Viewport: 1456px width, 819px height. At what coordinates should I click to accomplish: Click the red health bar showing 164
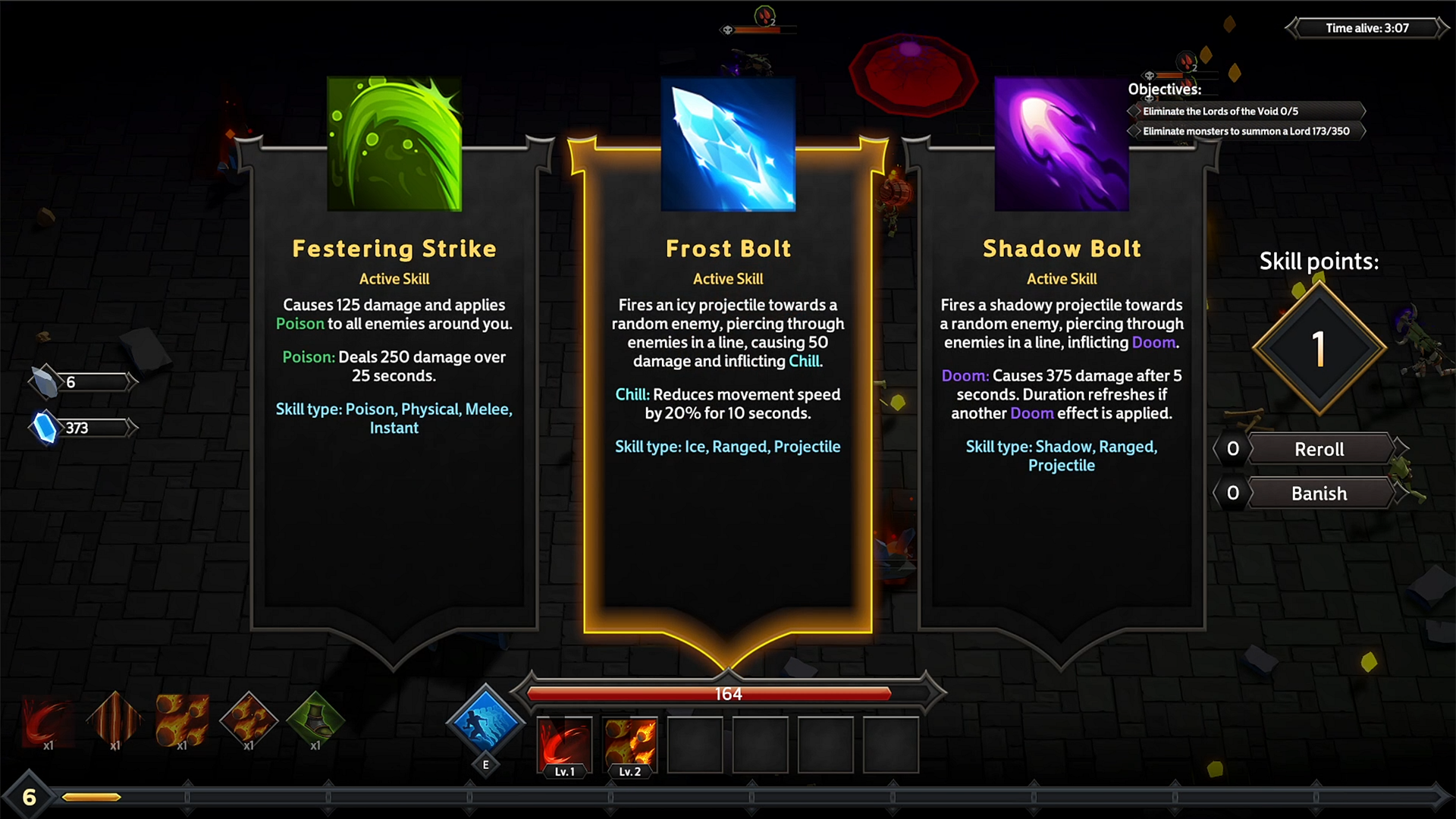727,692
